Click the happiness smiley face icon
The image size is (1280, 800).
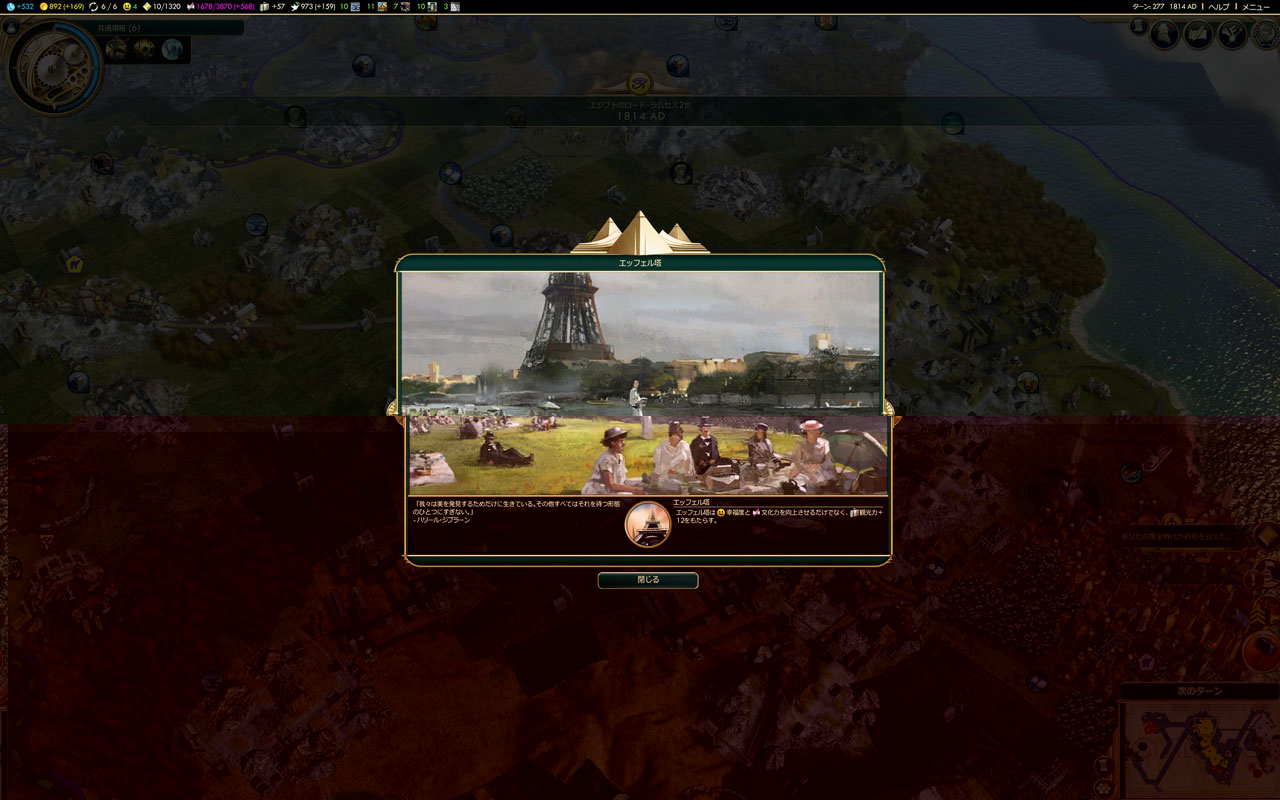pyautogui.click(x=127, y=6)
